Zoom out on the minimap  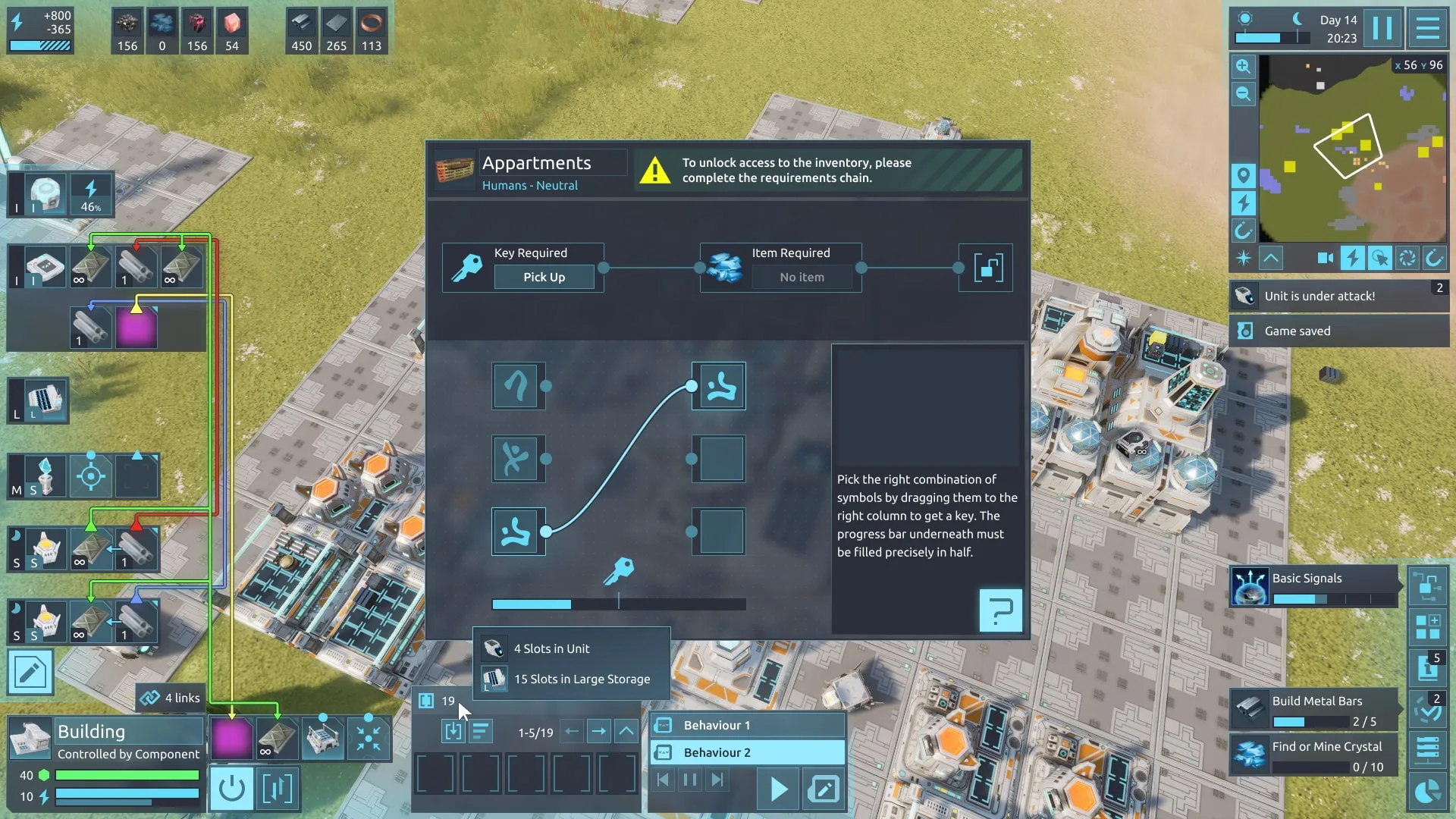tap(1243, 94)
